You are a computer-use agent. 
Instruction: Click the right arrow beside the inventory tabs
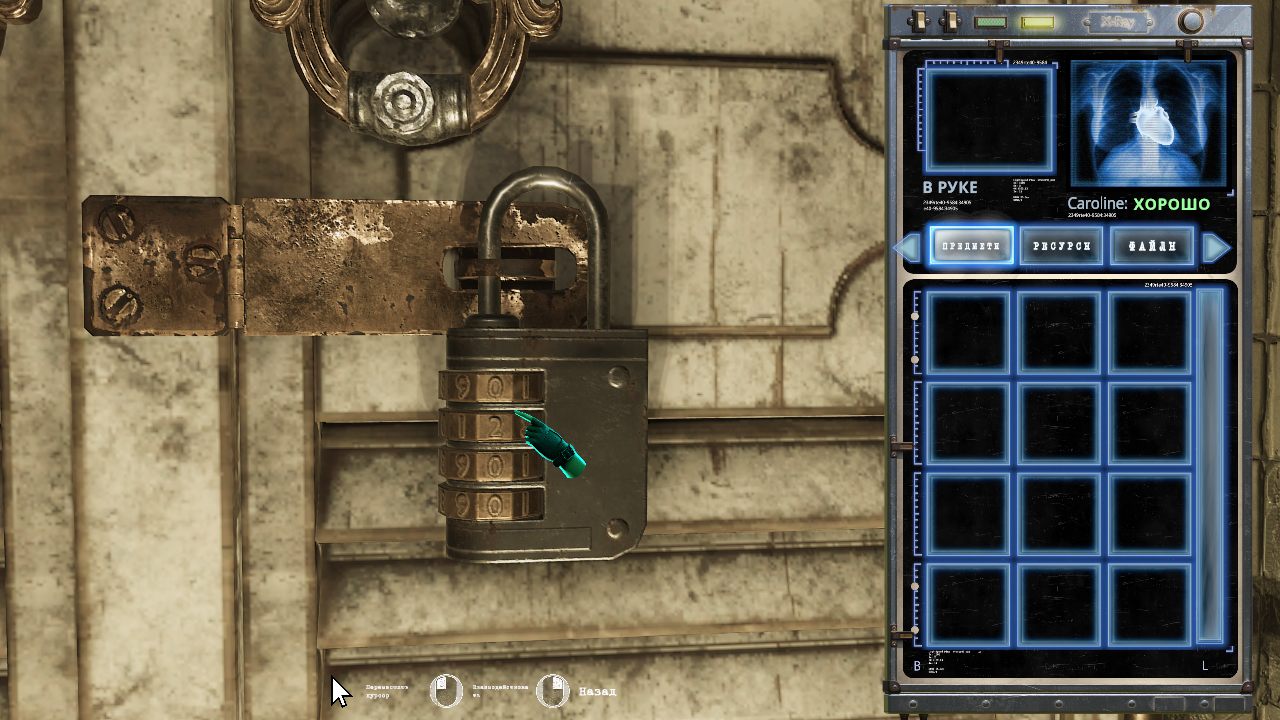tap(1215, 247)
